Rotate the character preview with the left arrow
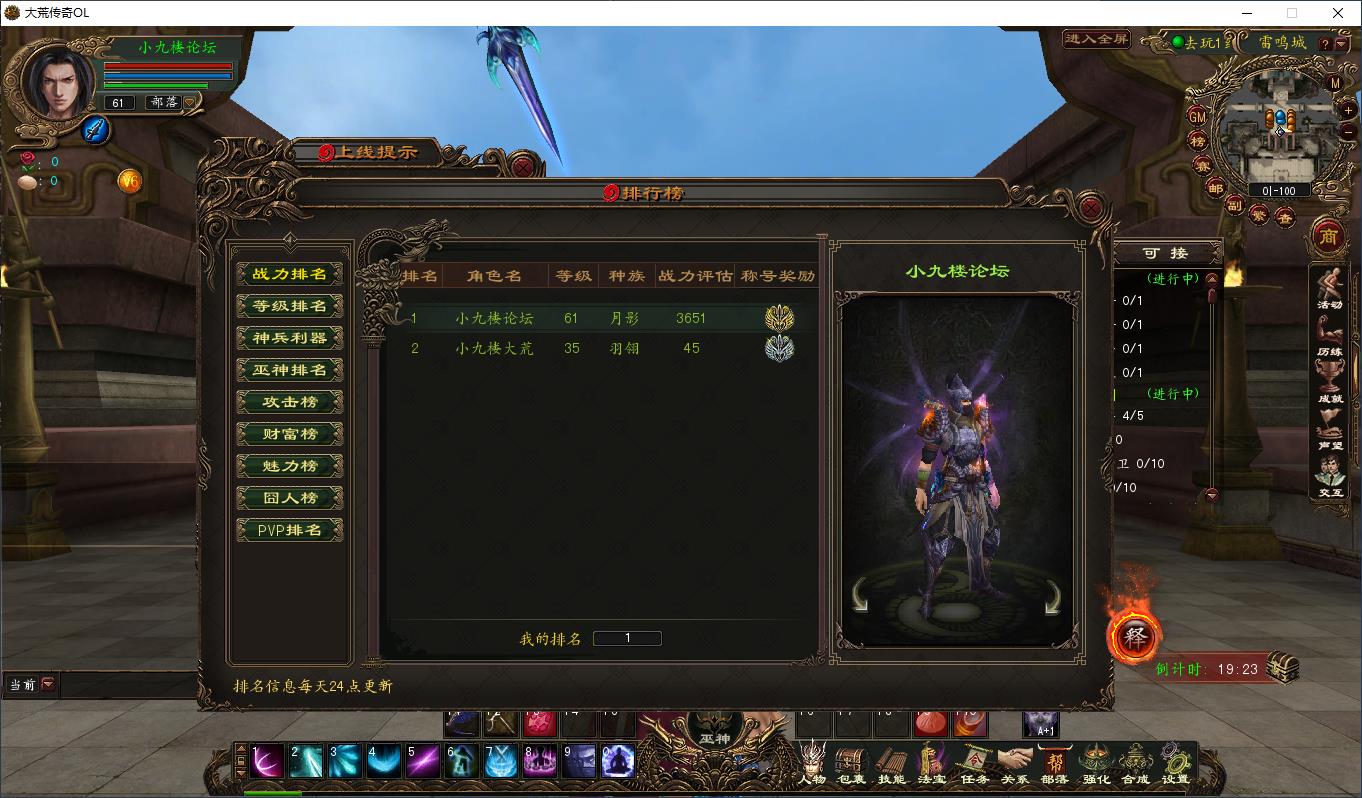This screenshot has height=798, width=1362. pos(861,597)
